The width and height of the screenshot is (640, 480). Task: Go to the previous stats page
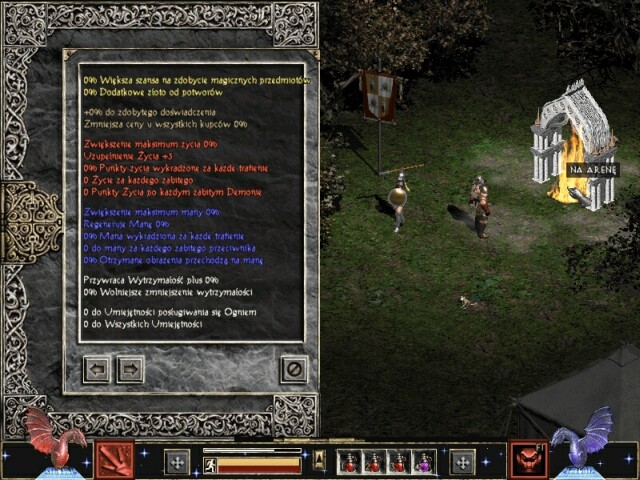[x=97, y=369]
